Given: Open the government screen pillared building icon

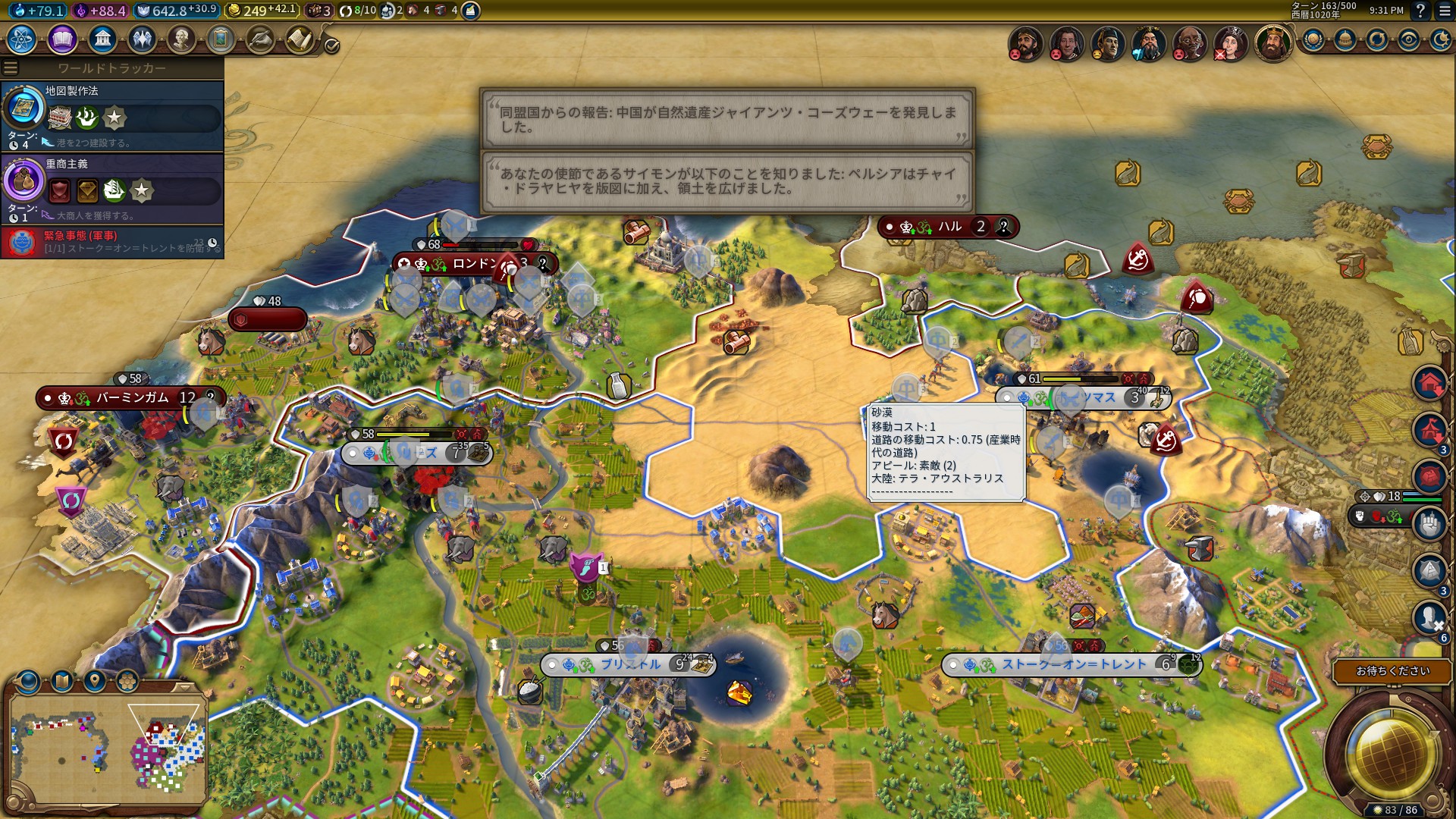Looking at the screenshot, I should [102, 39].
